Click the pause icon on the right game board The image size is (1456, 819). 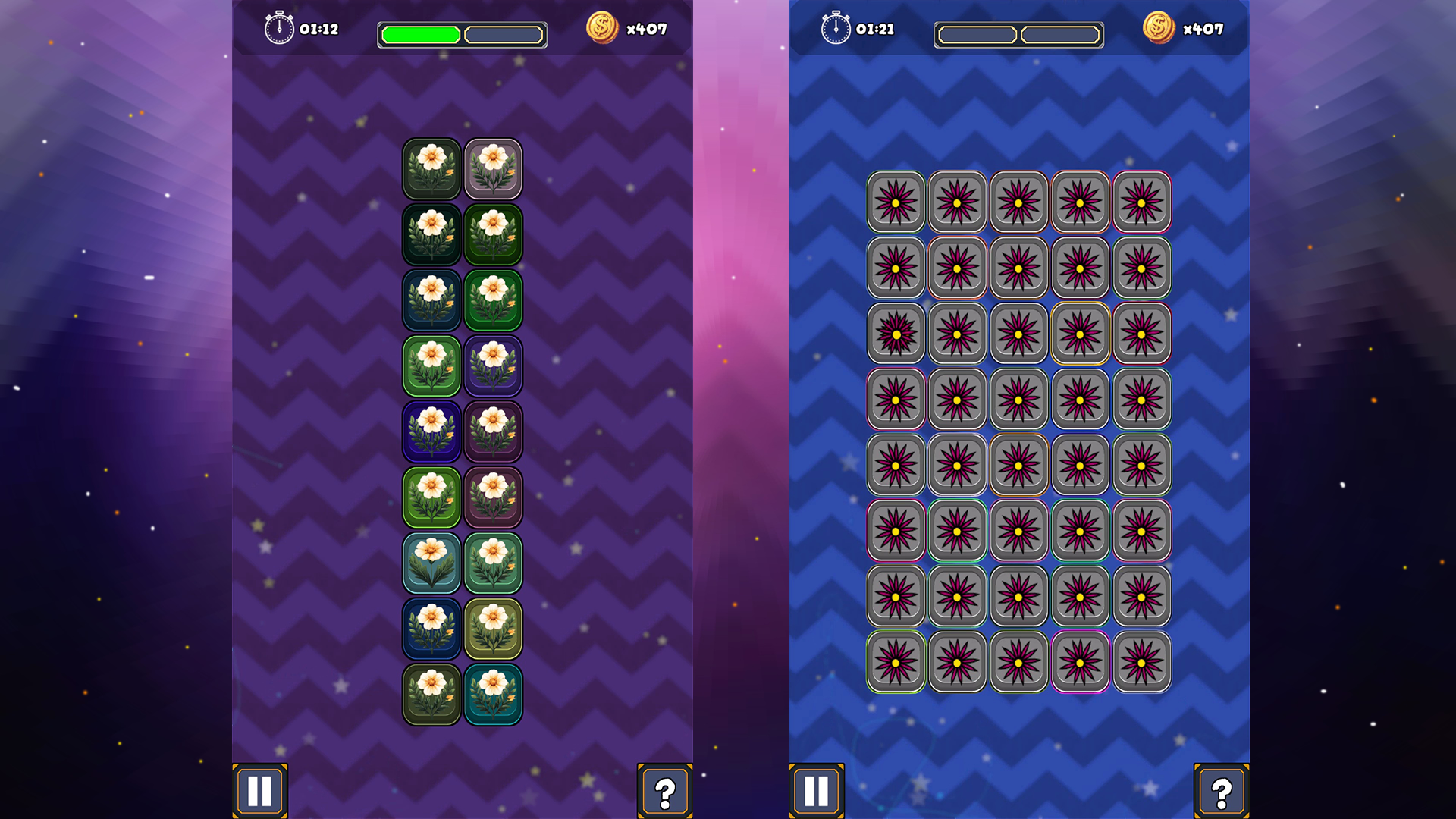[x=815, y=789]
